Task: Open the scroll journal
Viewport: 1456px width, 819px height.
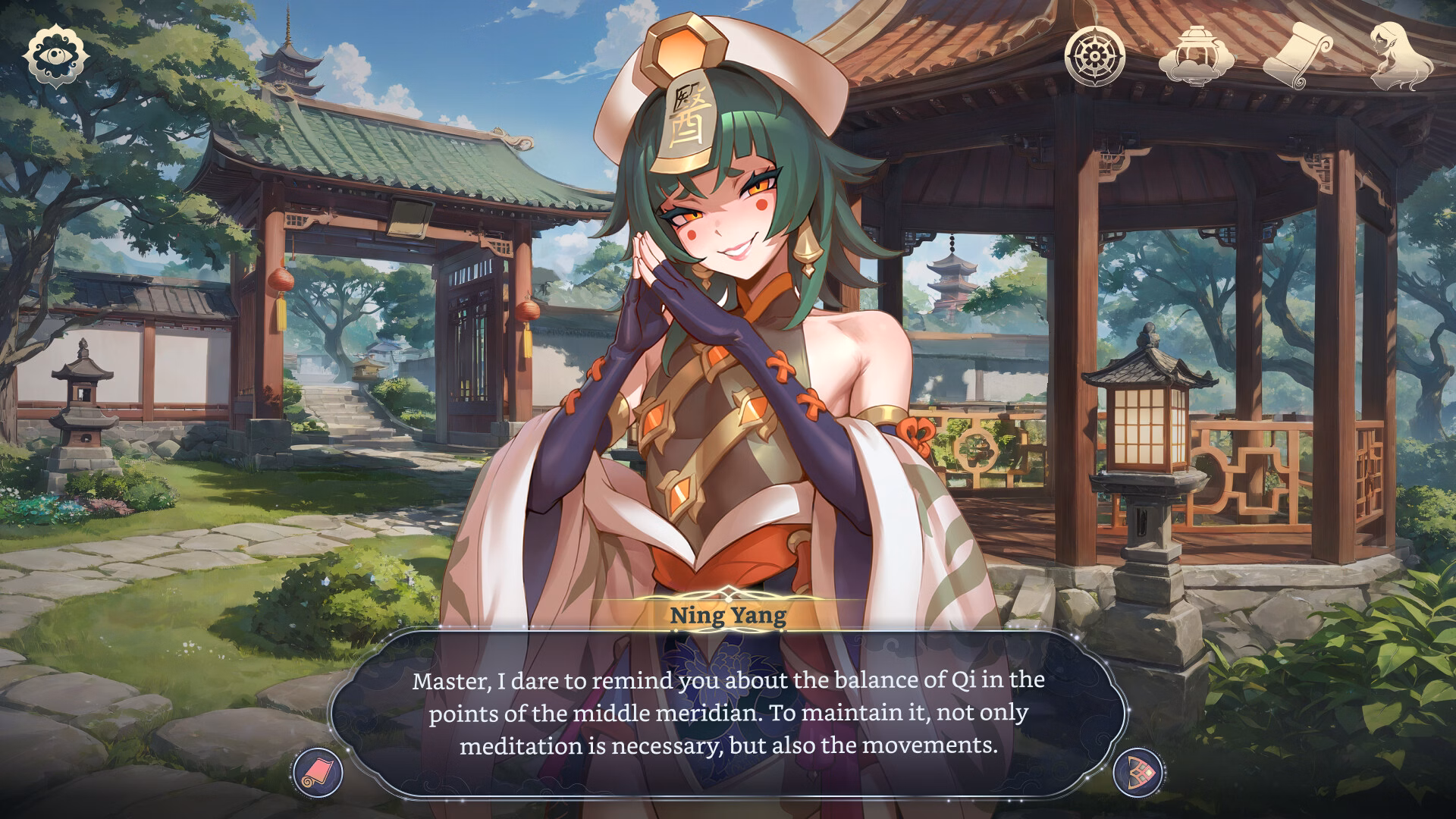Action: (x=1298, y=55)
